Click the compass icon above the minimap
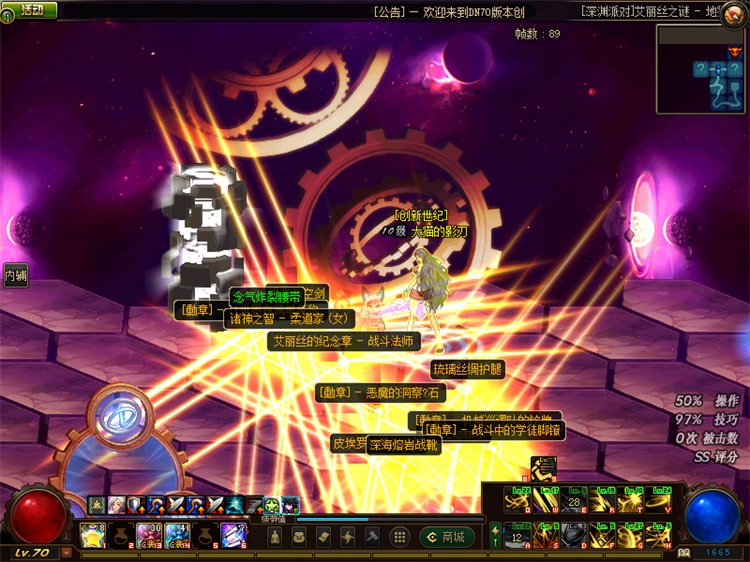 pyautogui.click(x=735, y=14)
